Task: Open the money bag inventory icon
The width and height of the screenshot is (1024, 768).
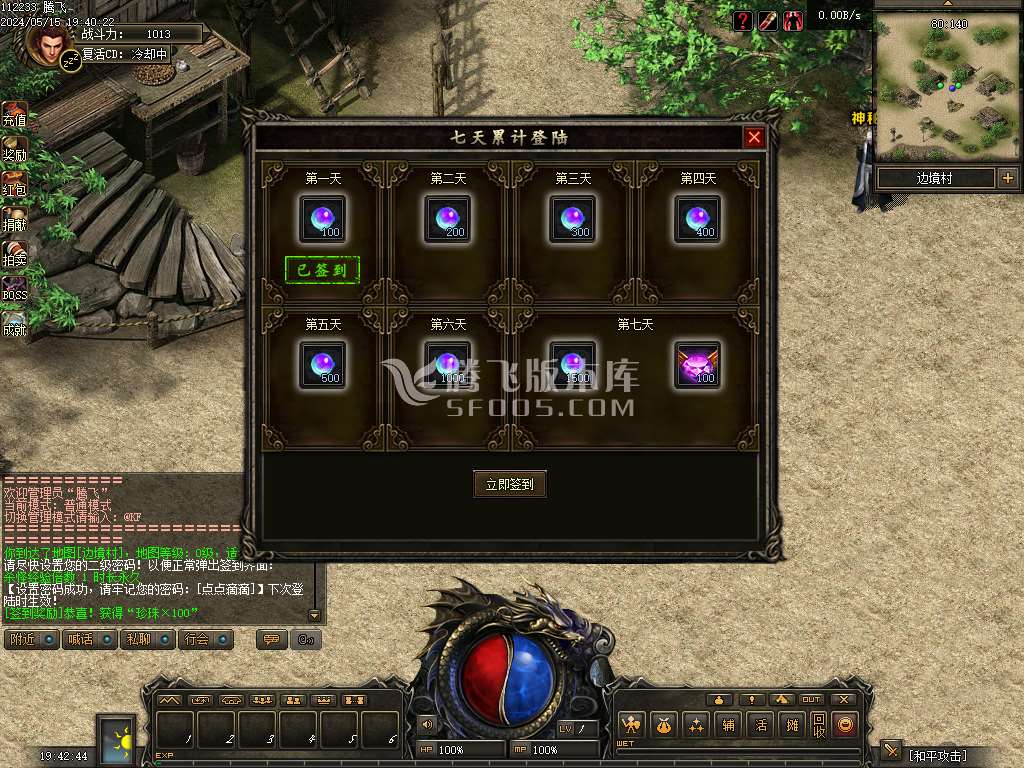Action: (664, 725)
